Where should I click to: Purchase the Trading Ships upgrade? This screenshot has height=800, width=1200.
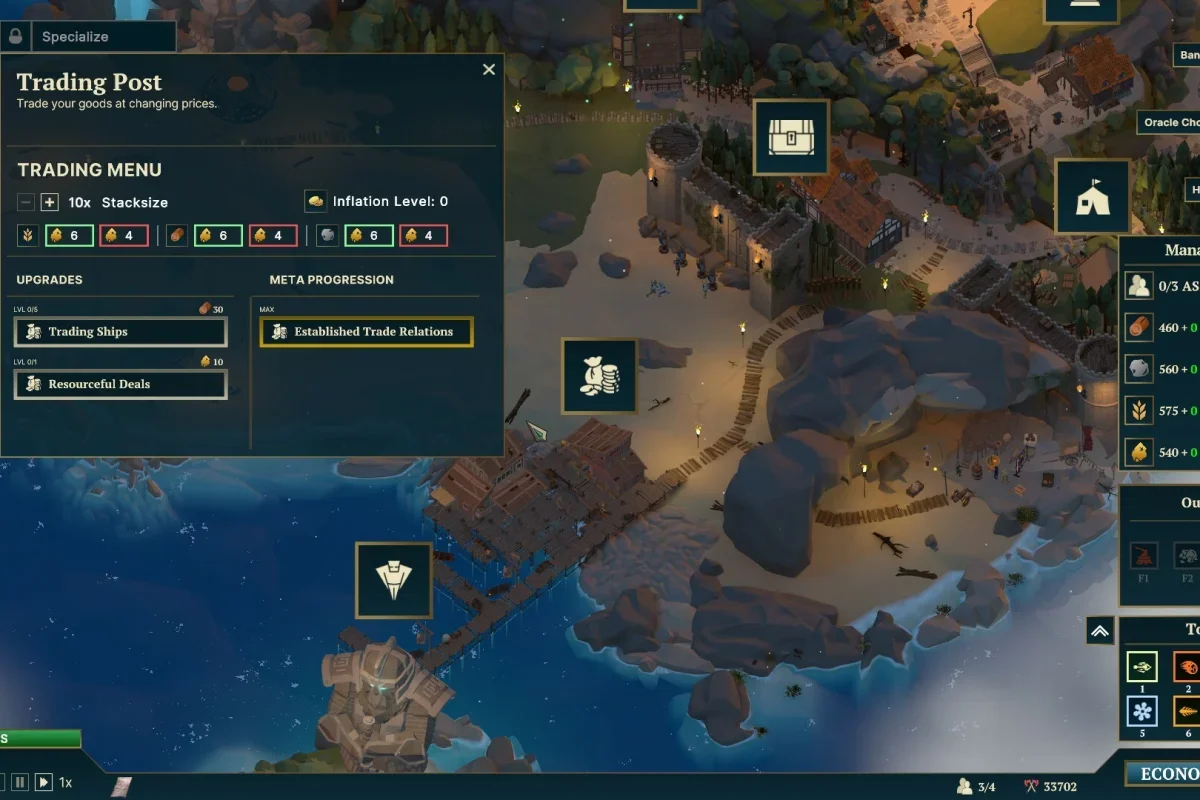tap(120, 332)
